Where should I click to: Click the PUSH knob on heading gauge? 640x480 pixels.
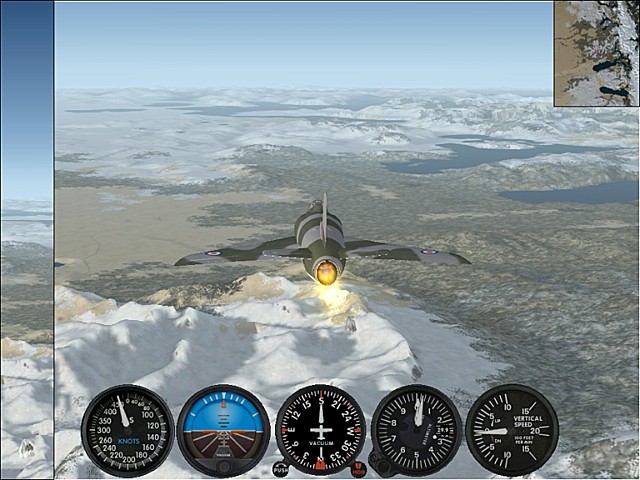pos(281,468)
